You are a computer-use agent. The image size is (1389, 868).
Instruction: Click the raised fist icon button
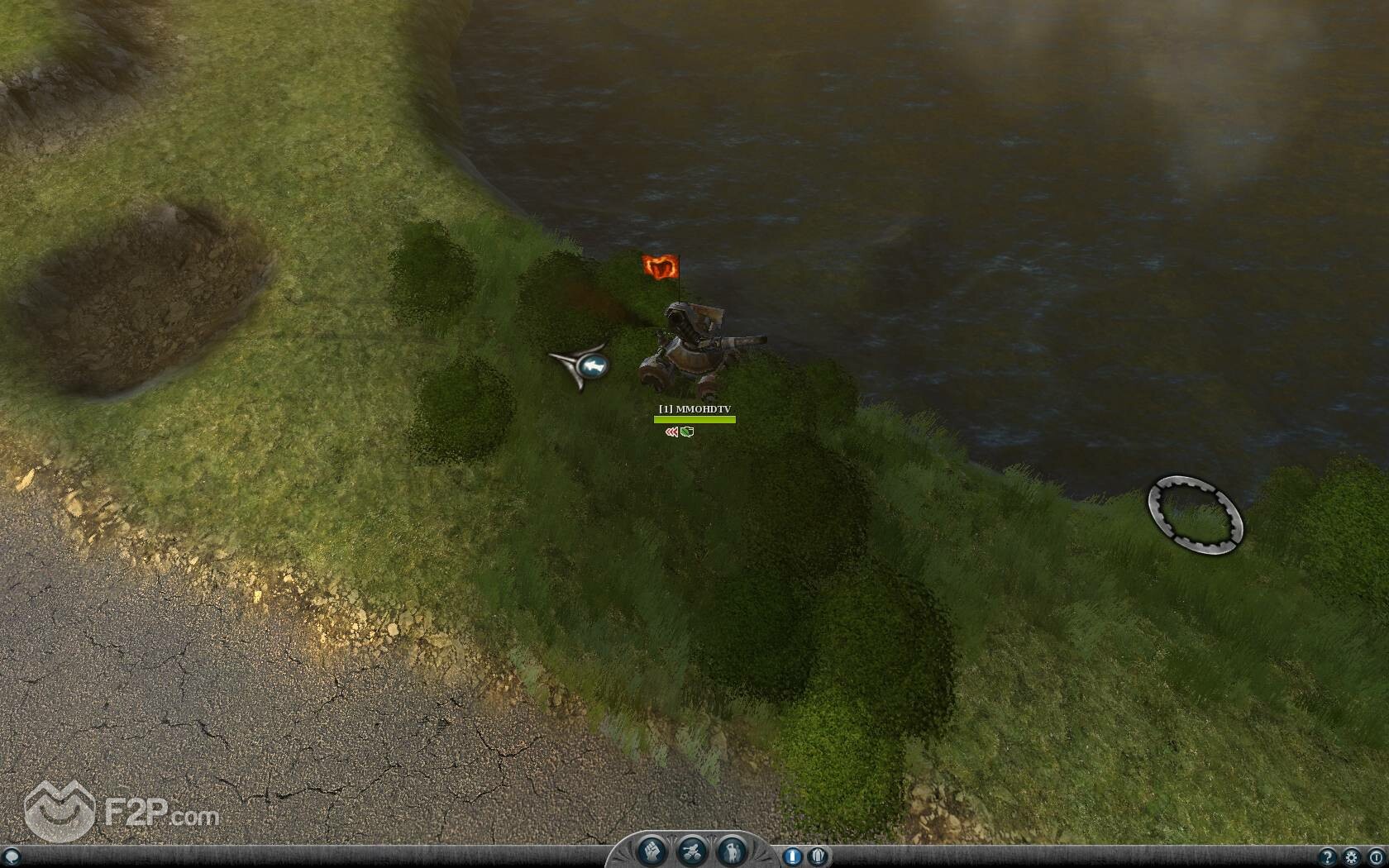tap(652, 851)
